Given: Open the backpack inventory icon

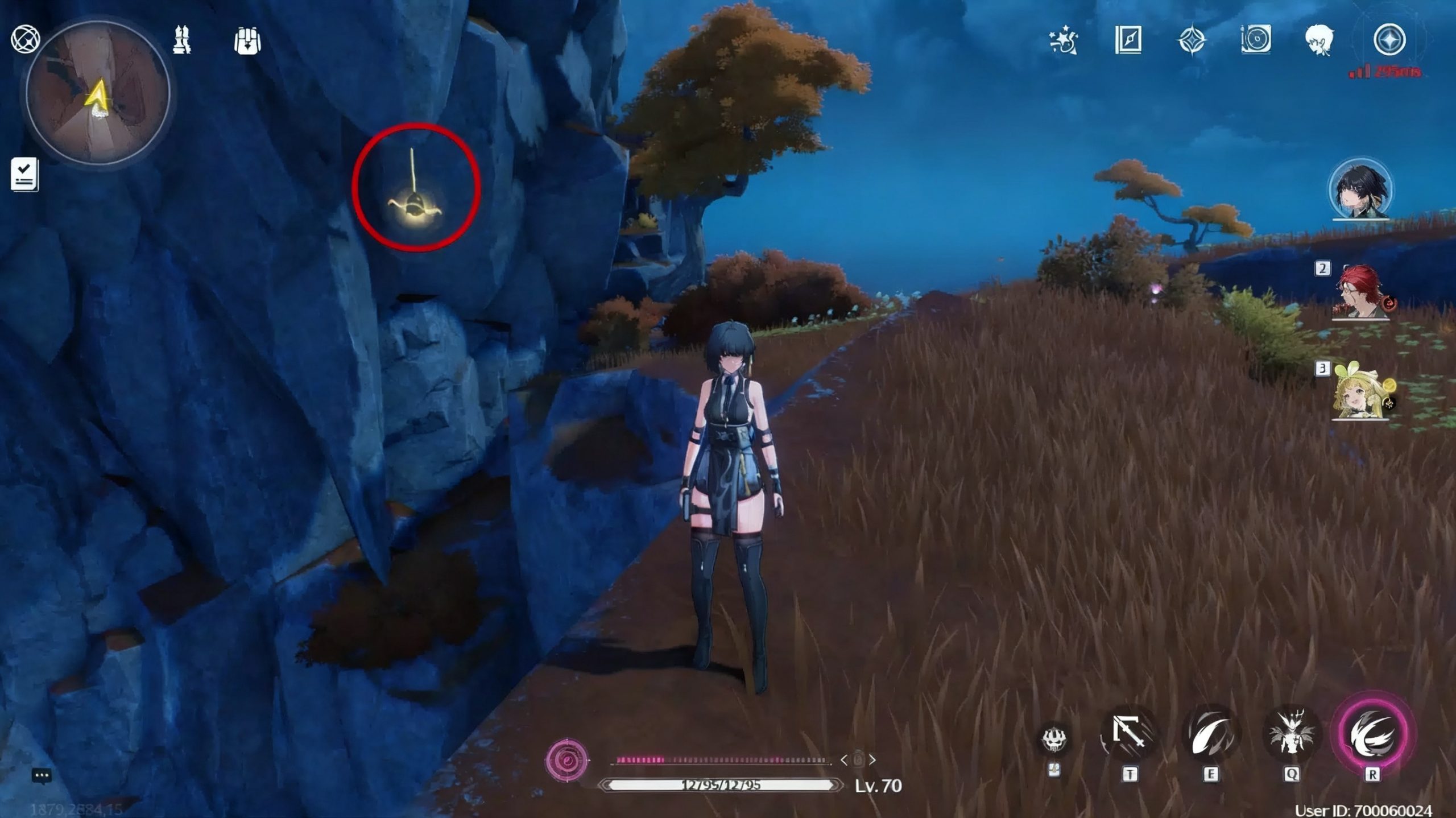Looking at the screenshot, I should [247, 41].
